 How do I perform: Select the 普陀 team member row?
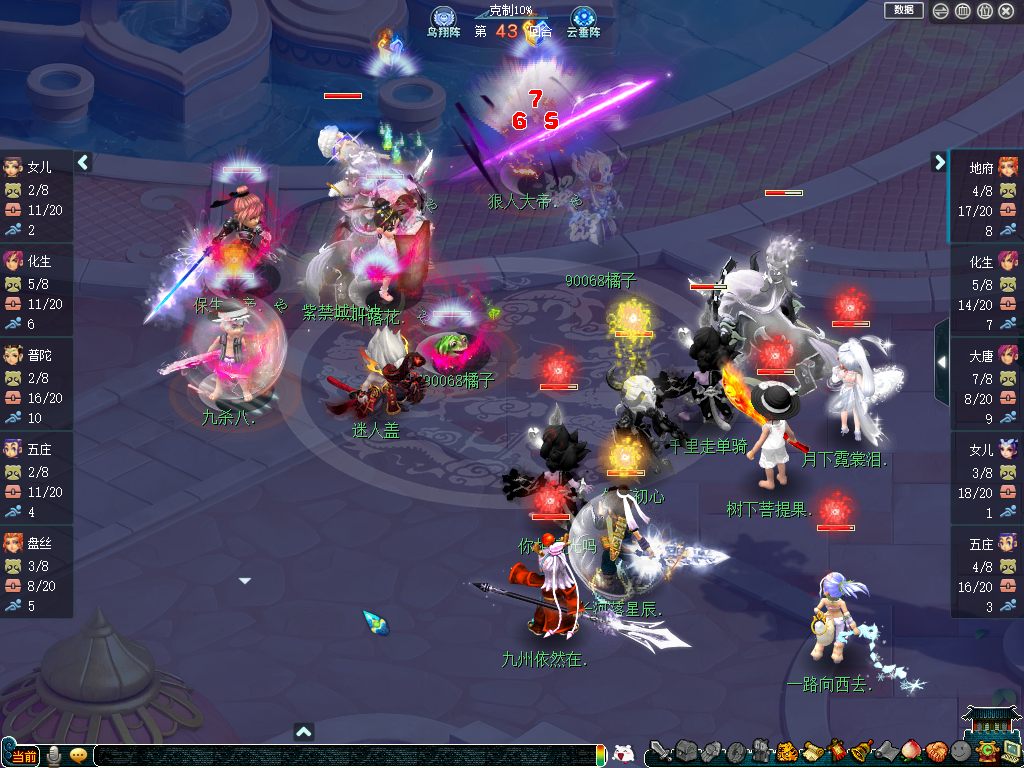pyautogui.click(x=36, y=385)
